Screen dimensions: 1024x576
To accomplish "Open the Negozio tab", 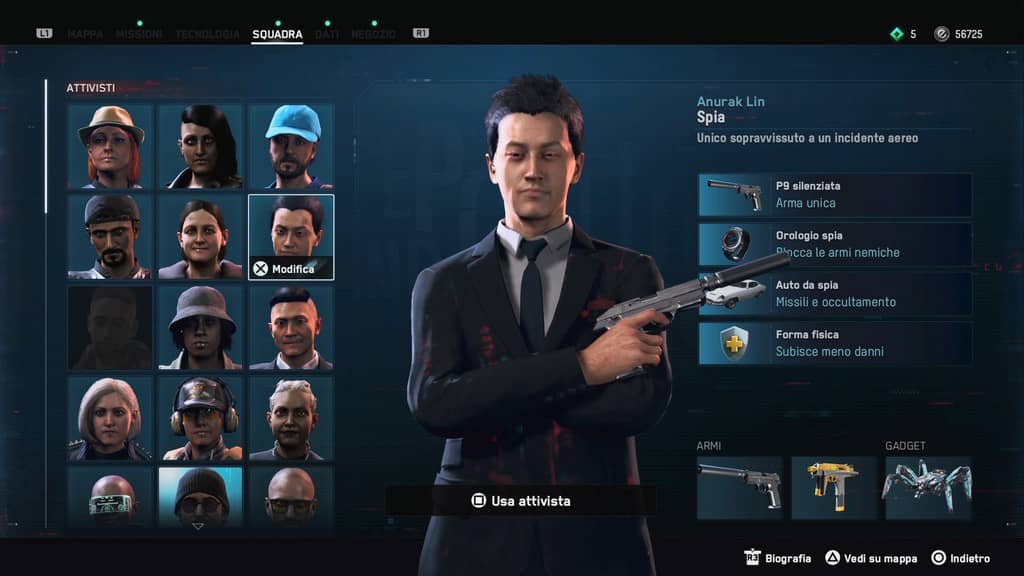I will [x=373, y=34].
